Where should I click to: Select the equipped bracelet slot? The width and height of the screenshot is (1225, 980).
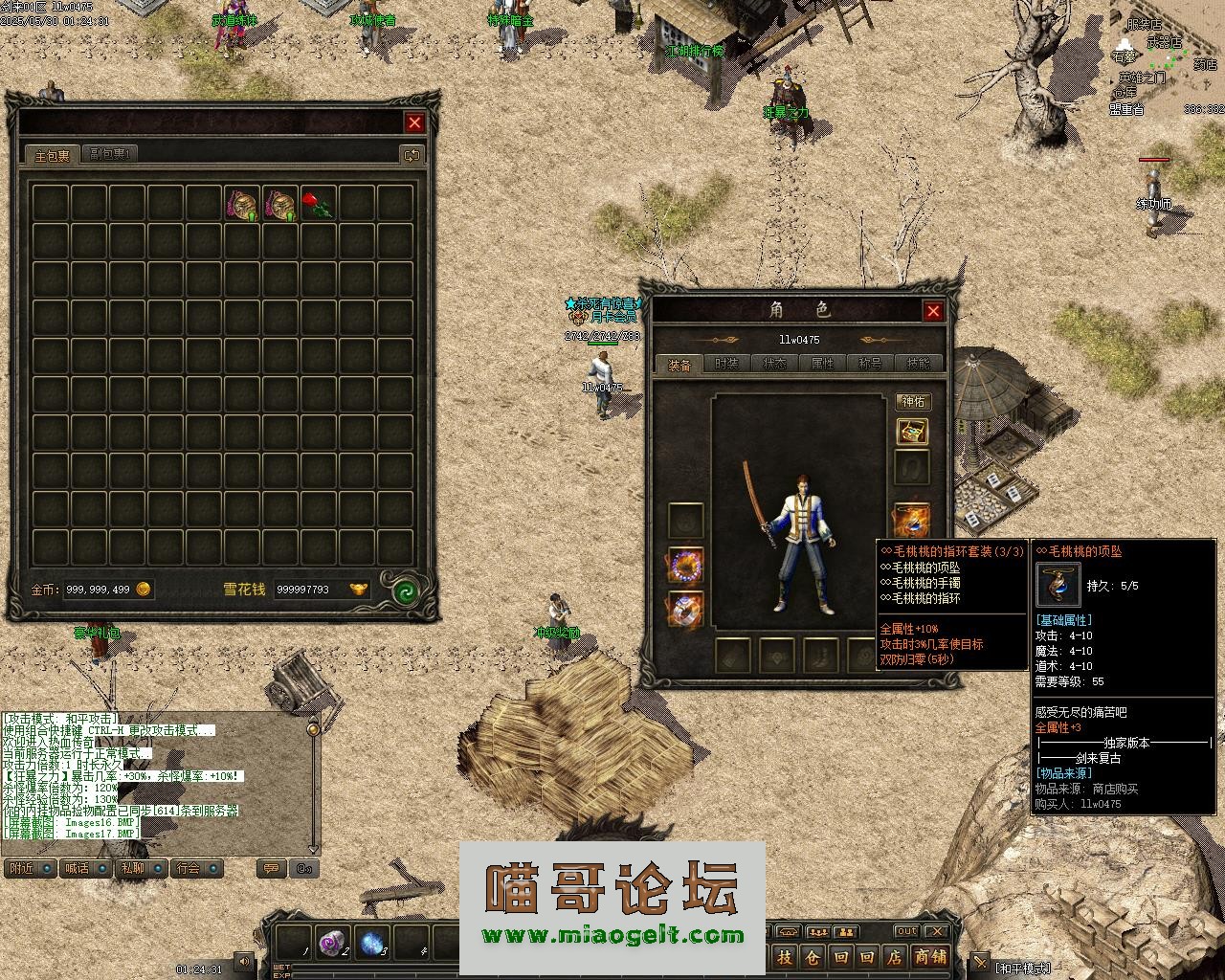685,566
